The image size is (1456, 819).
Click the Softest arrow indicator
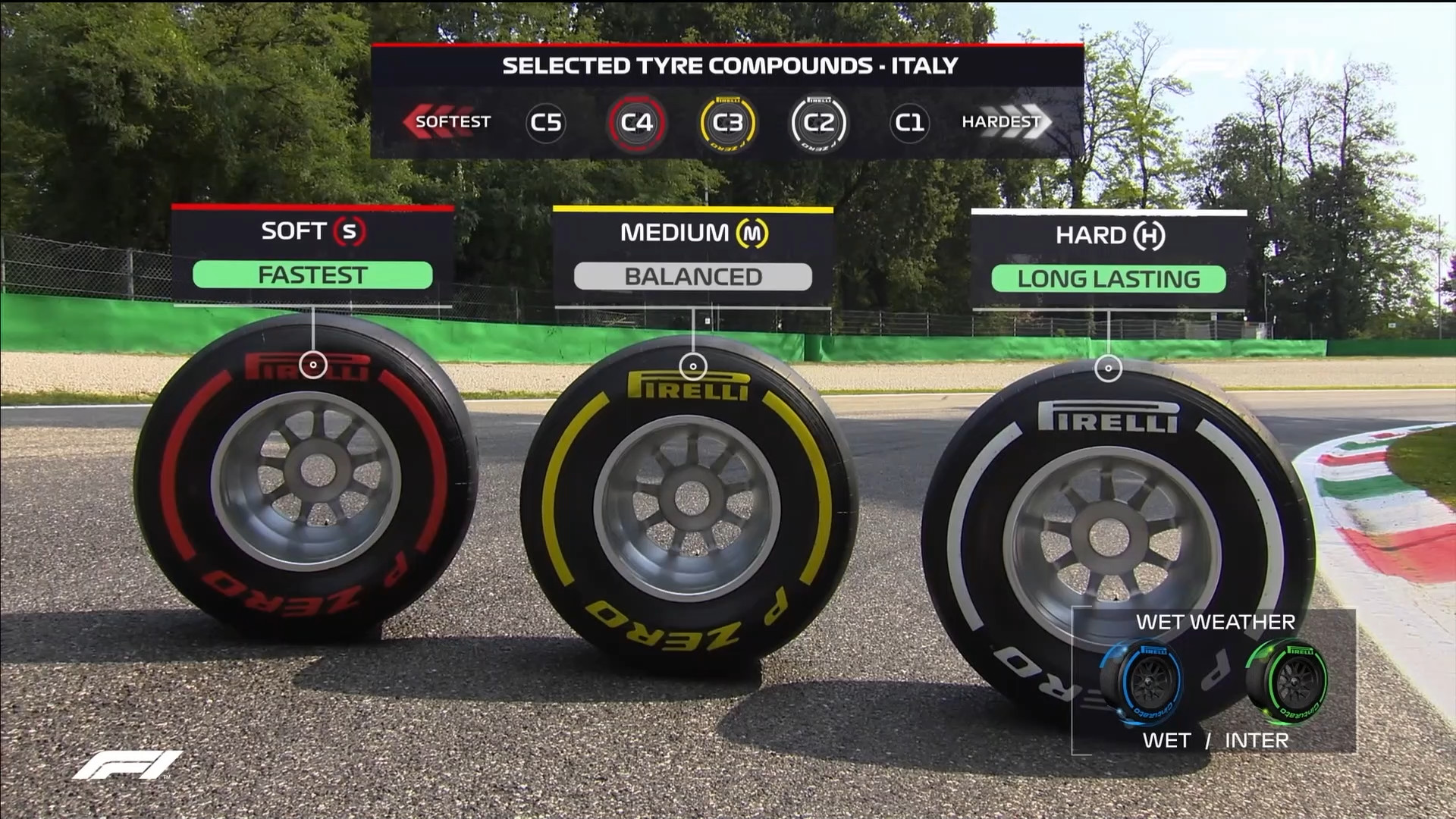click(446, 121)
